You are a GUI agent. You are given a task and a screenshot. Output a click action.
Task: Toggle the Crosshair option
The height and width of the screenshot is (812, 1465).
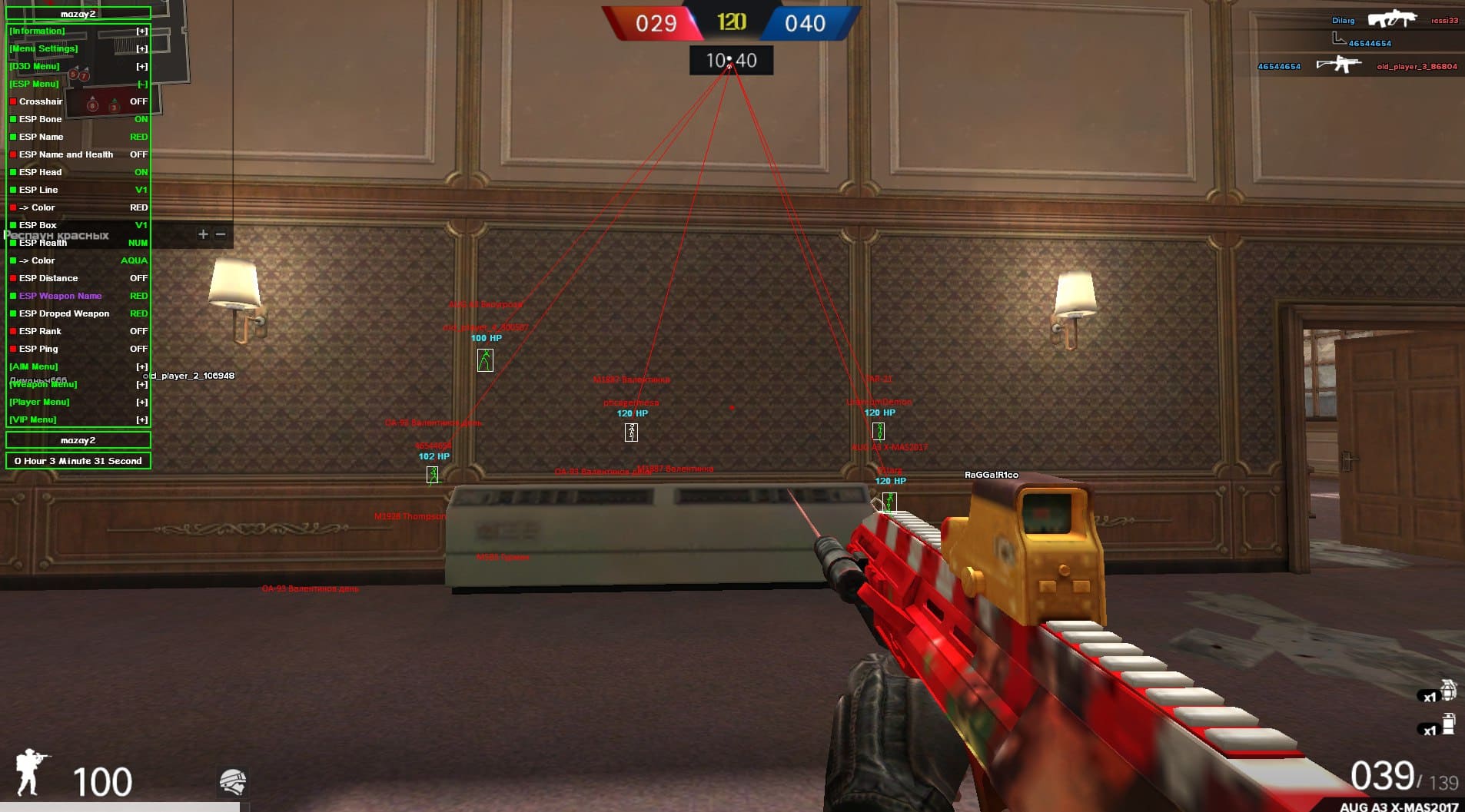pos(41,101)
